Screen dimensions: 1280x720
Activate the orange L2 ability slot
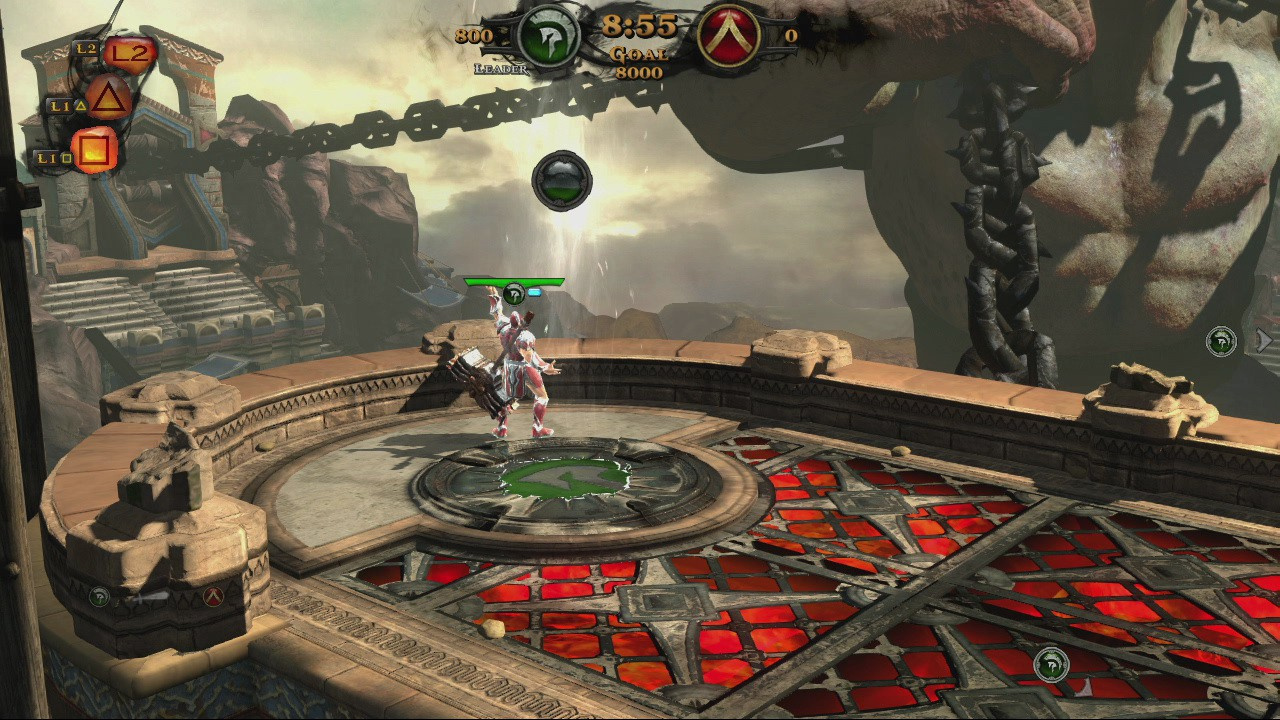pos(131,53)
